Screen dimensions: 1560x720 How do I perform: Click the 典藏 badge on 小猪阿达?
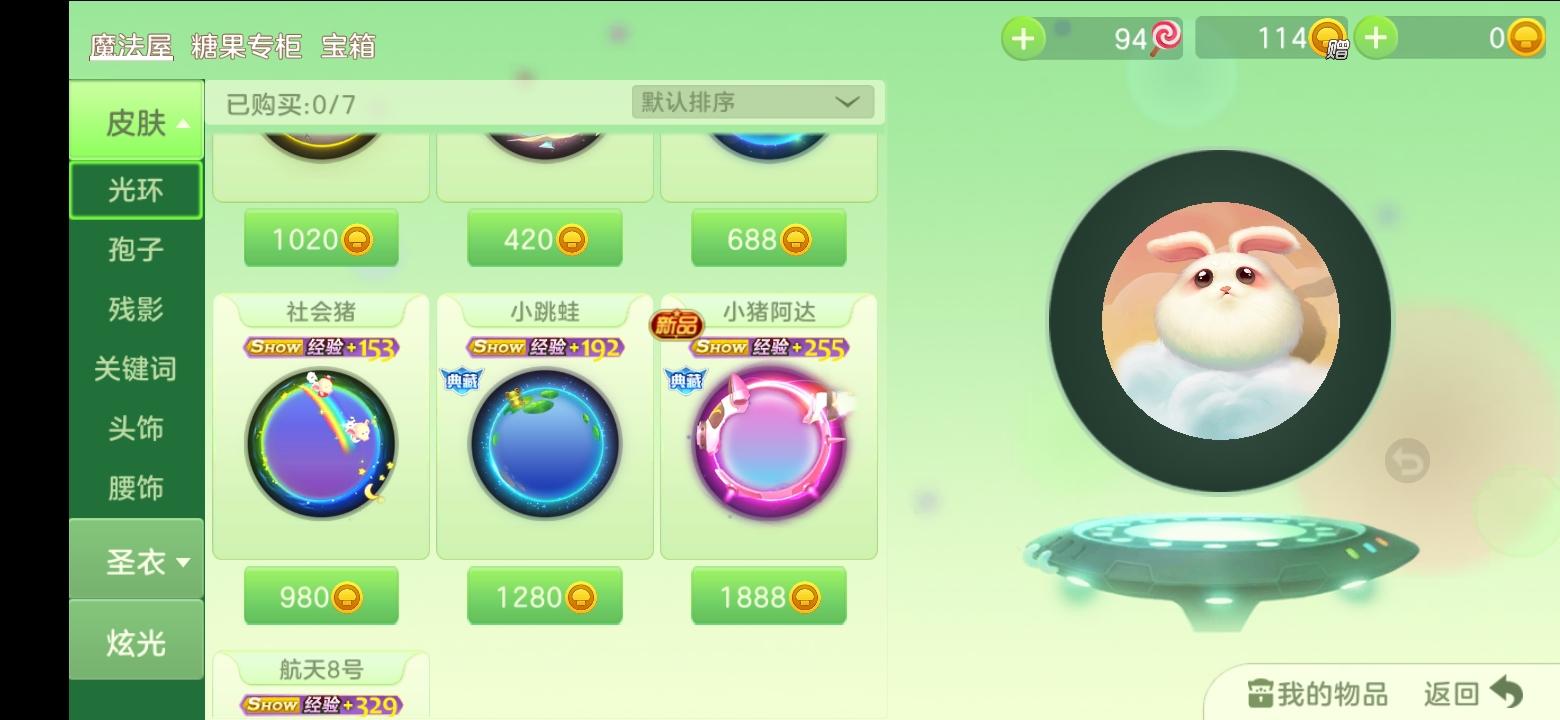click(x=685, y=381)
